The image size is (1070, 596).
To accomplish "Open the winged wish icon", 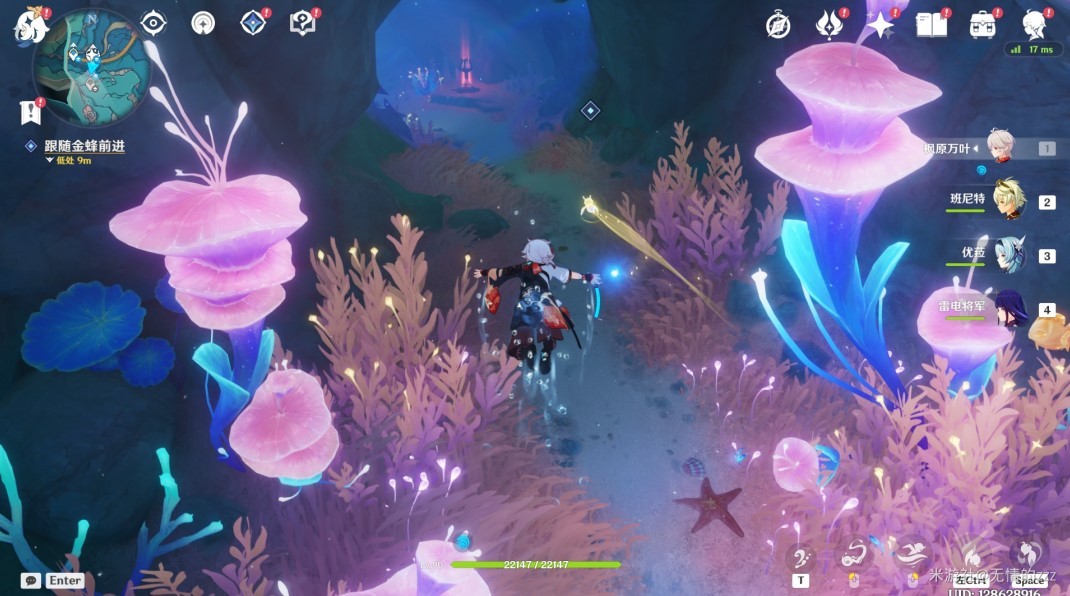I will pos(829,25).
